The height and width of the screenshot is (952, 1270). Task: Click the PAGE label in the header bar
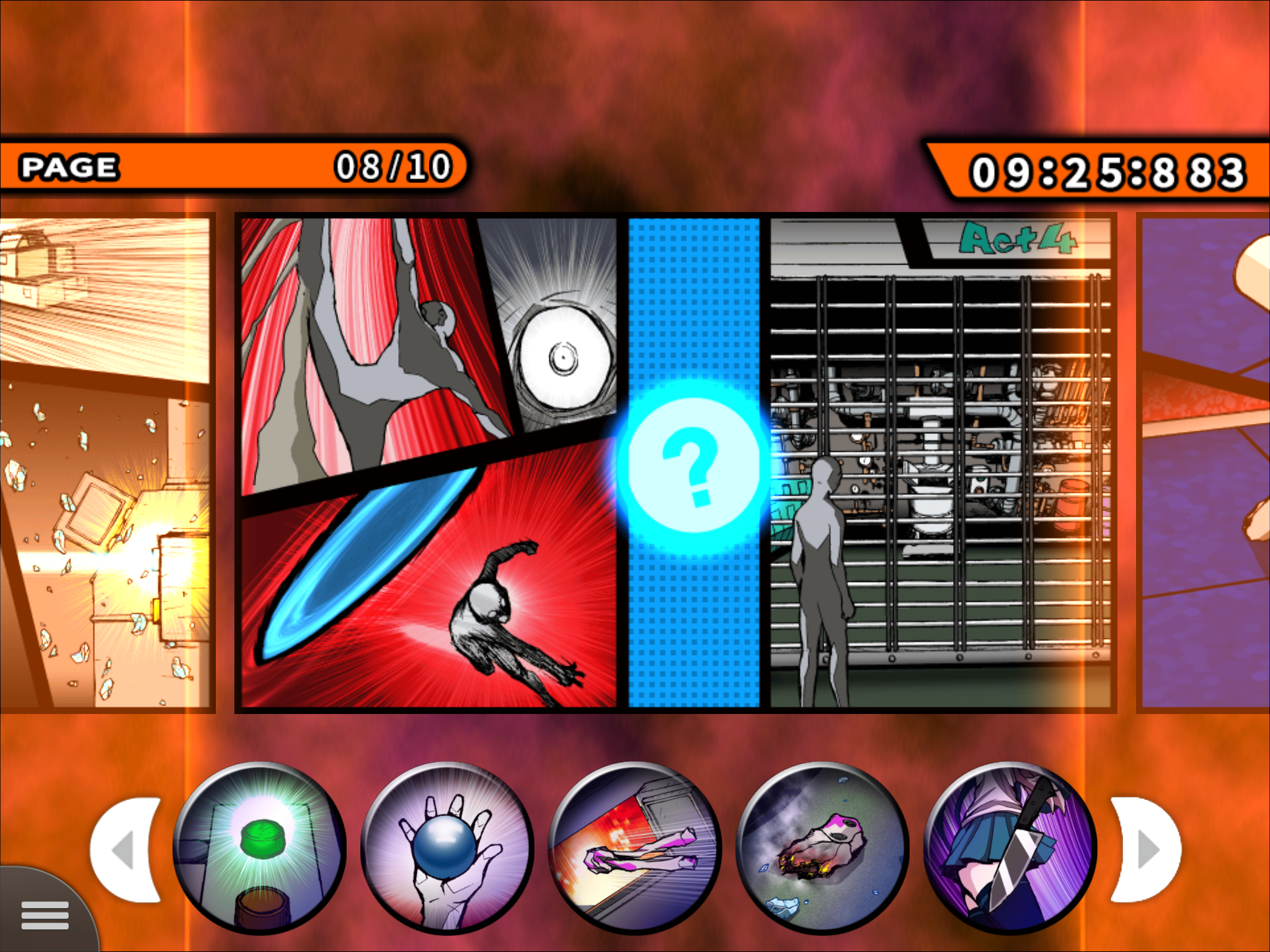tap(69, 164)
